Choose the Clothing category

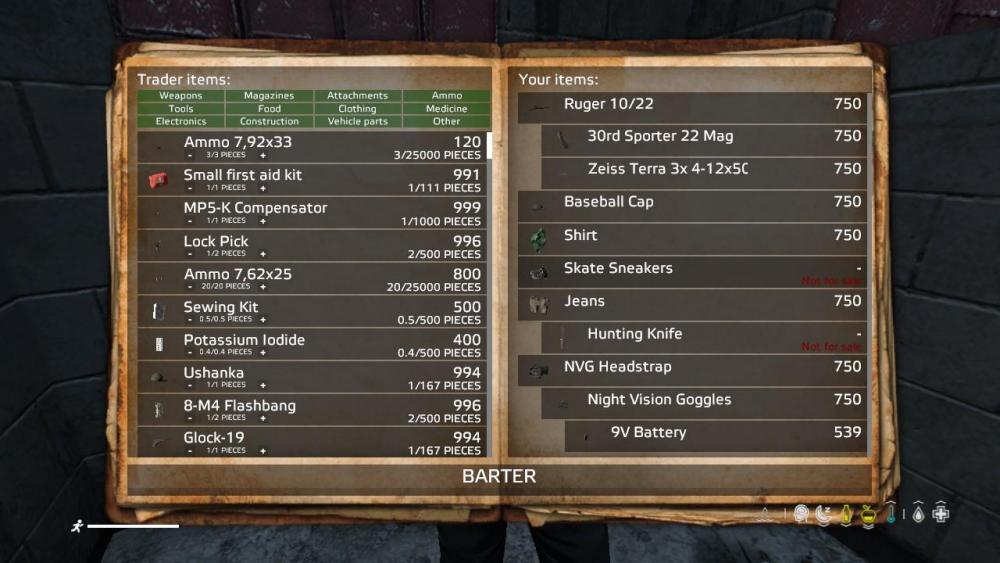click(357, 109)
